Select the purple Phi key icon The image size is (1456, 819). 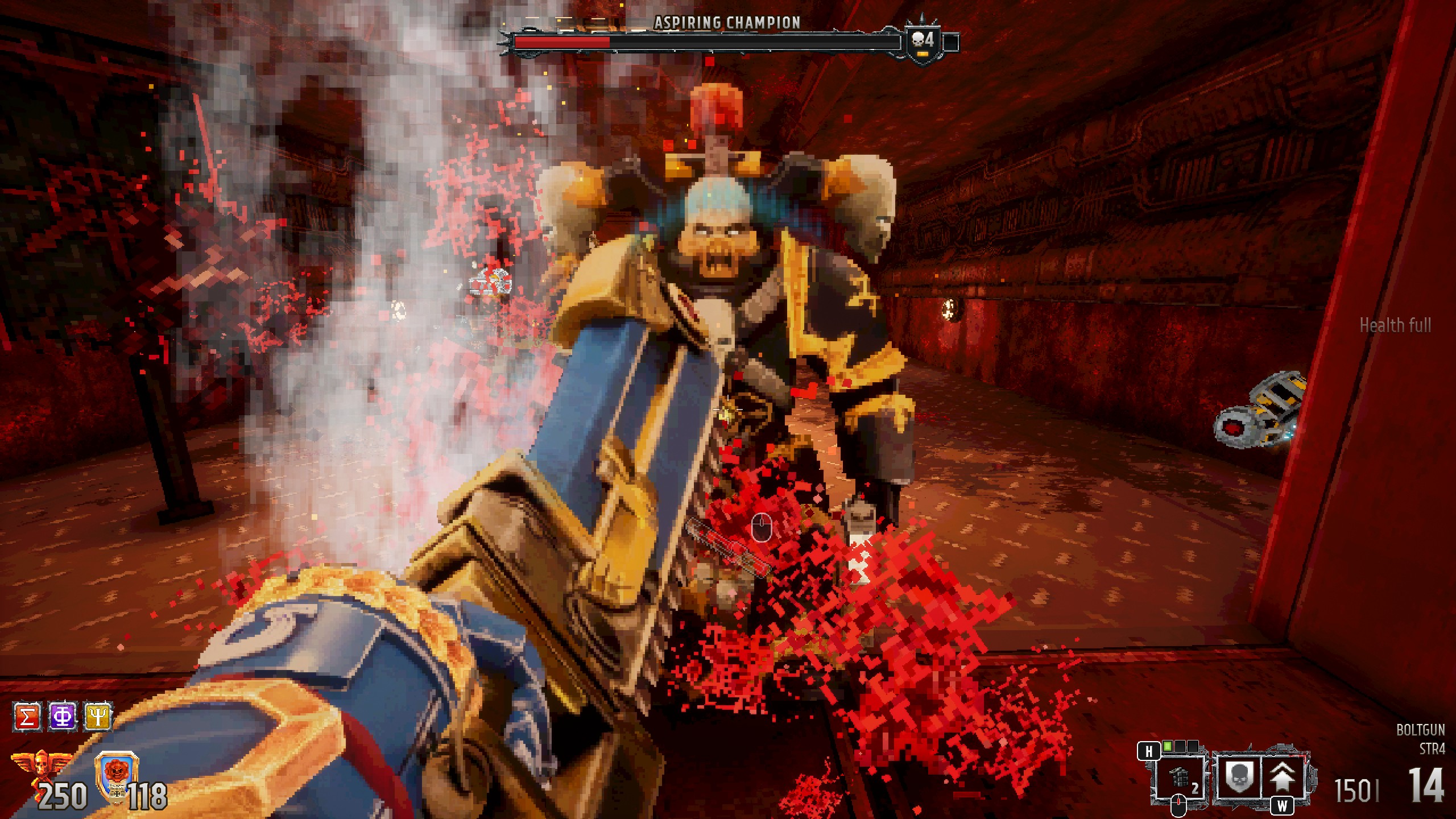(63, 717)
